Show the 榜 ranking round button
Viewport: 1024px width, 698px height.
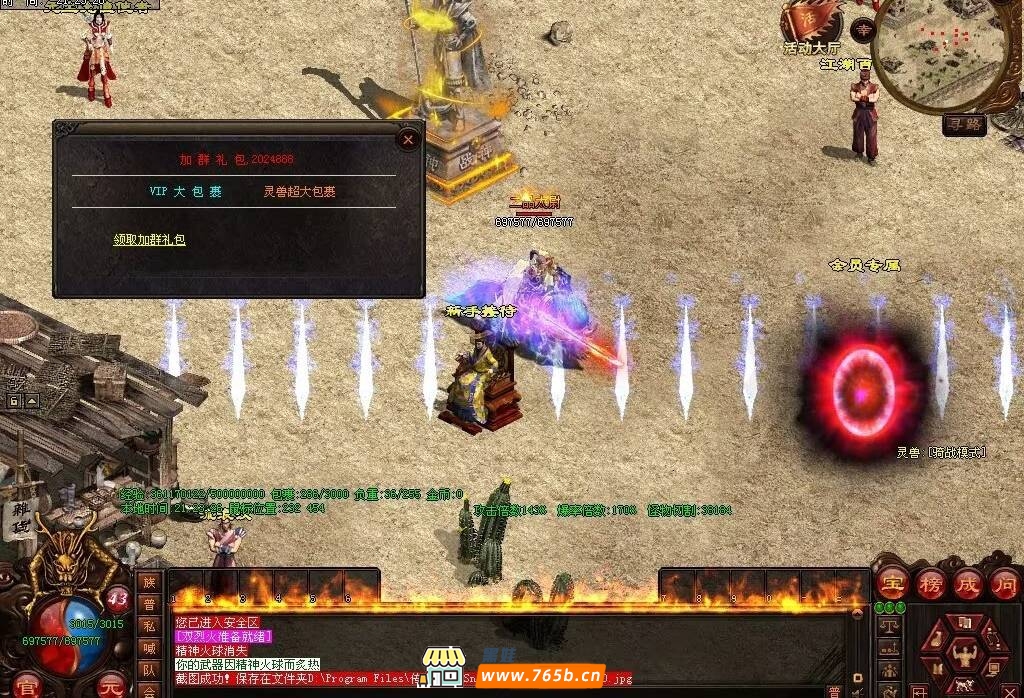click(929, 583)
